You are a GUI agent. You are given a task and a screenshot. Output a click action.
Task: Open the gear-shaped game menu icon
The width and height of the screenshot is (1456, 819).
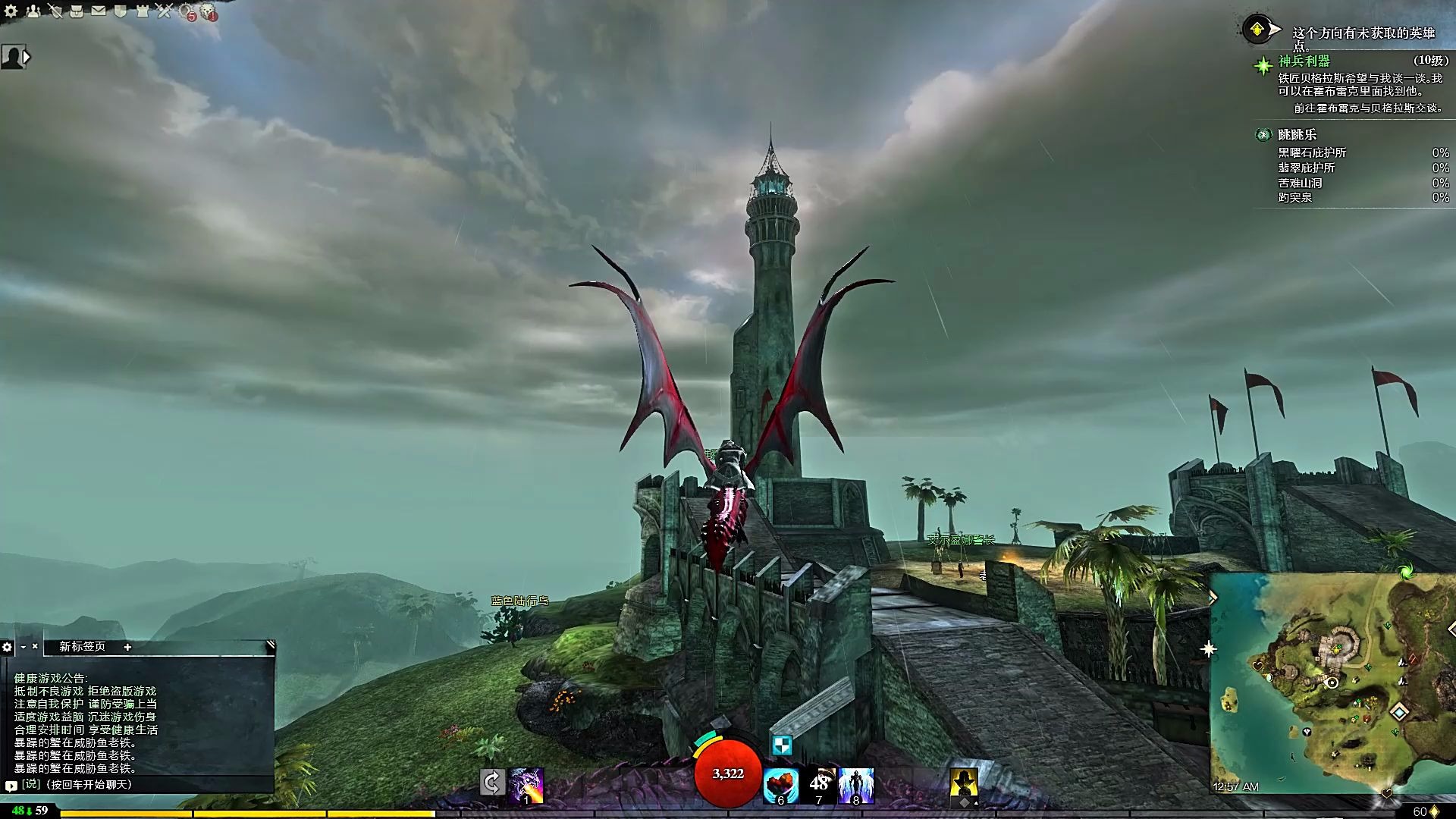(x=11, y=11)
